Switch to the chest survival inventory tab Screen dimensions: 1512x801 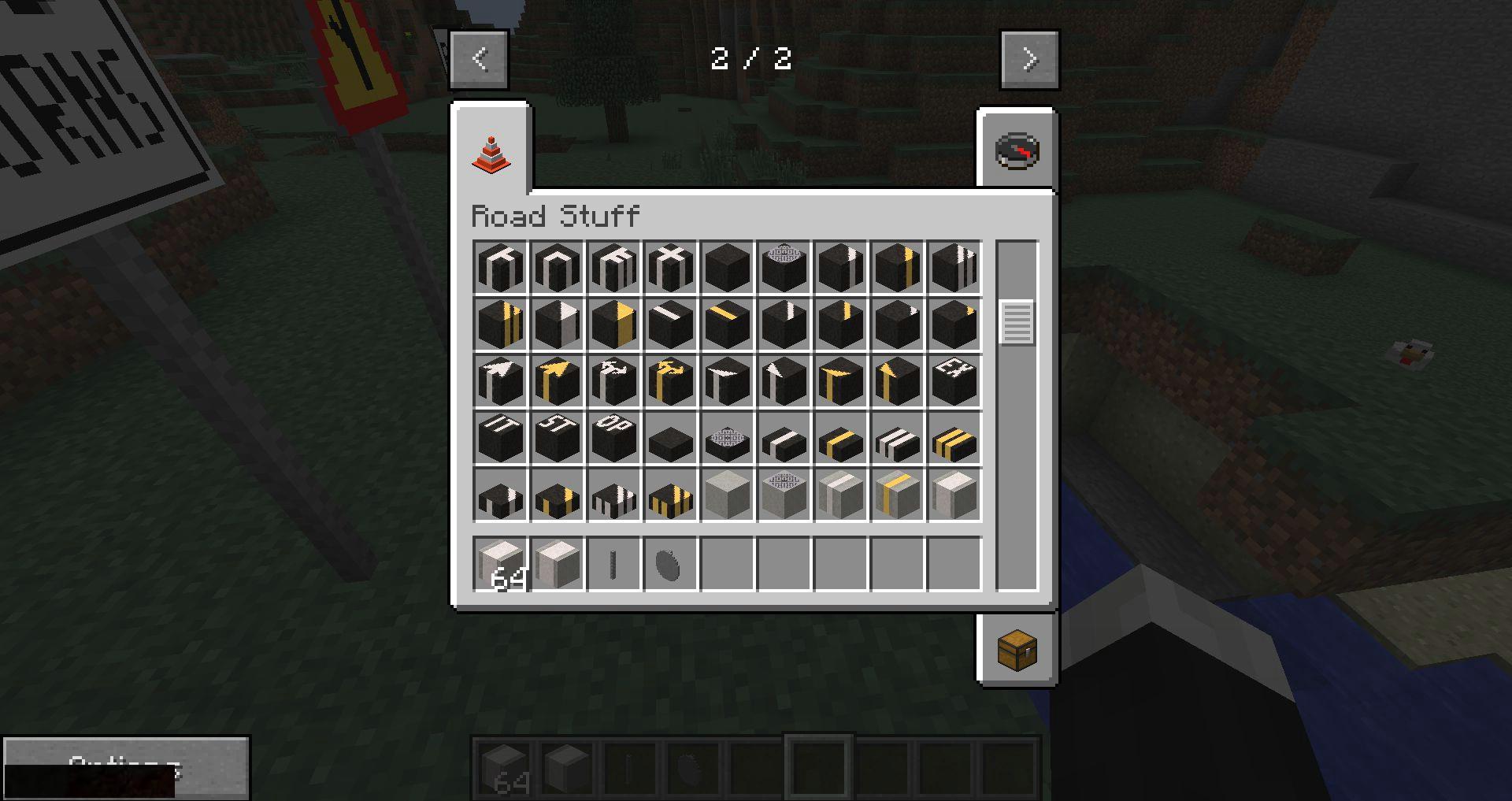tap(1017, 650)
